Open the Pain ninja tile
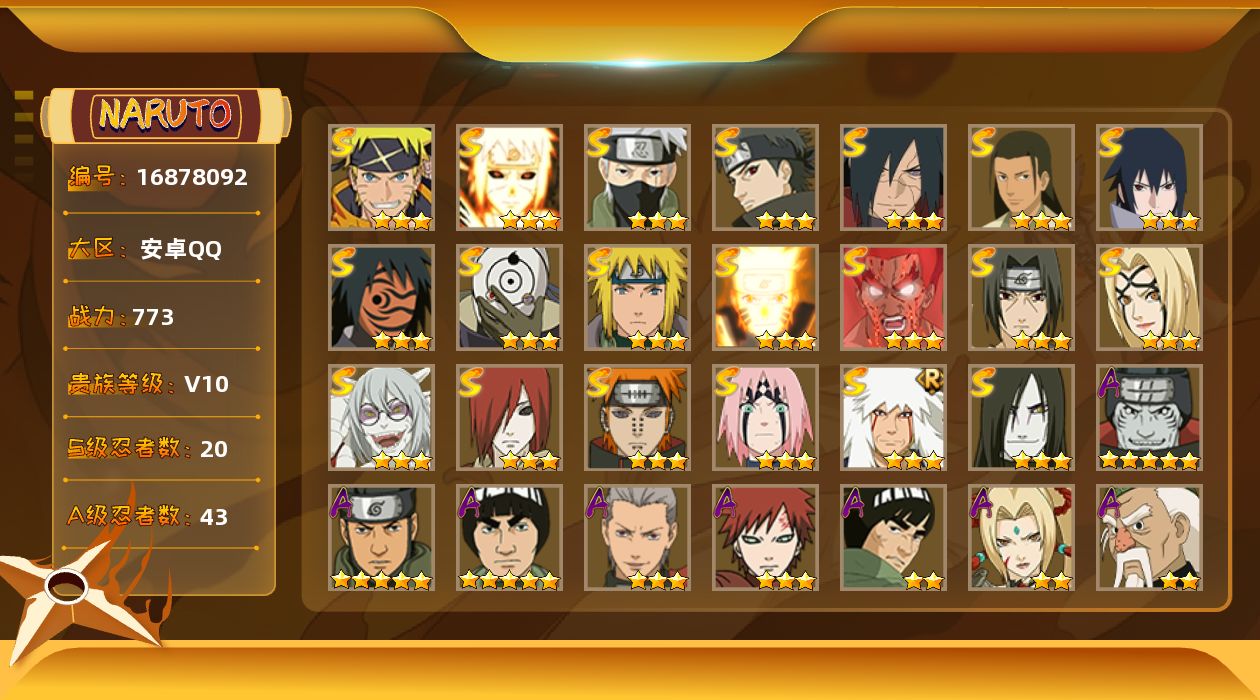 pyautogui.click(x=637, y=418)
